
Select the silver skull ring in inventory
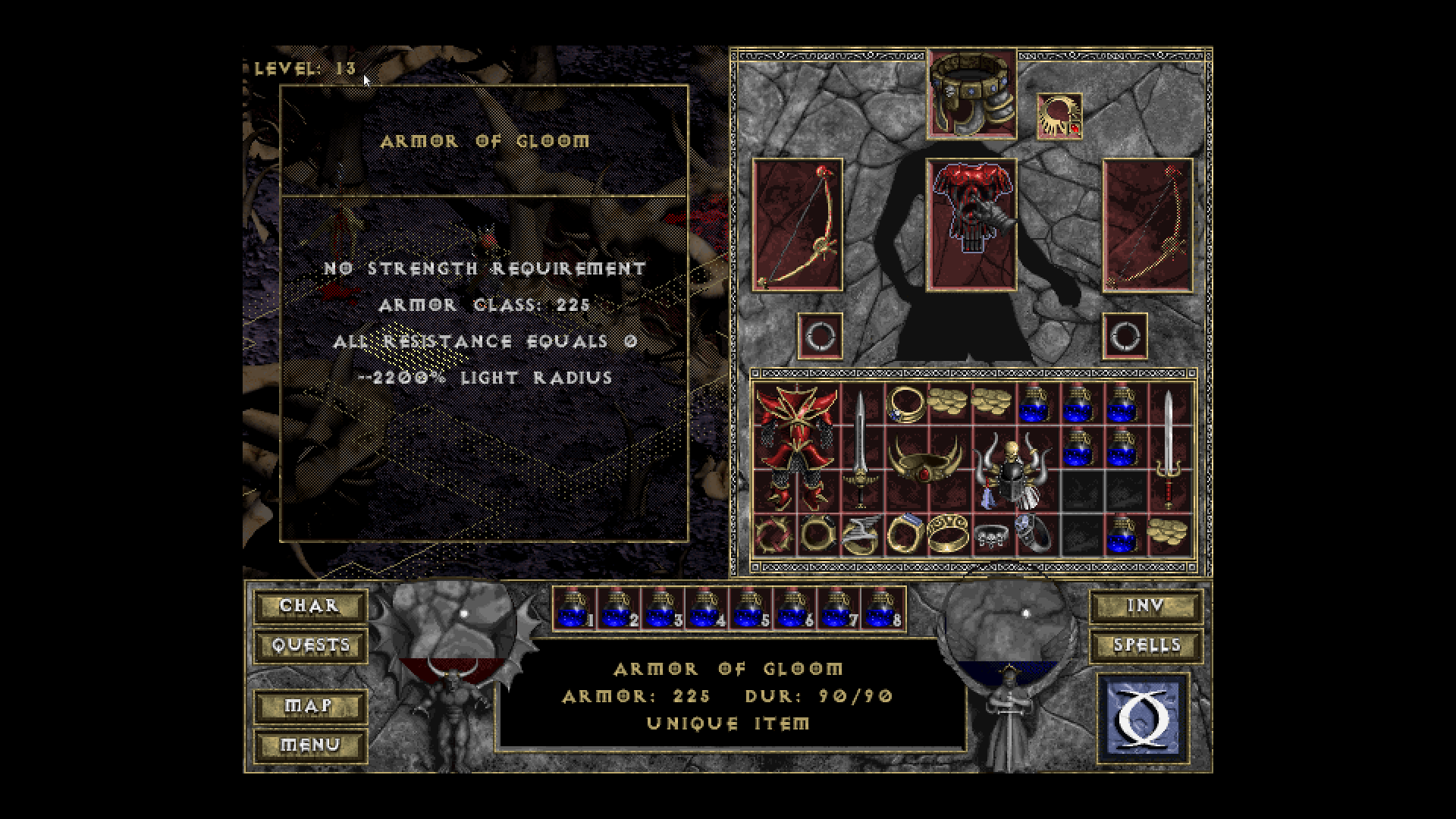[990, 535]
